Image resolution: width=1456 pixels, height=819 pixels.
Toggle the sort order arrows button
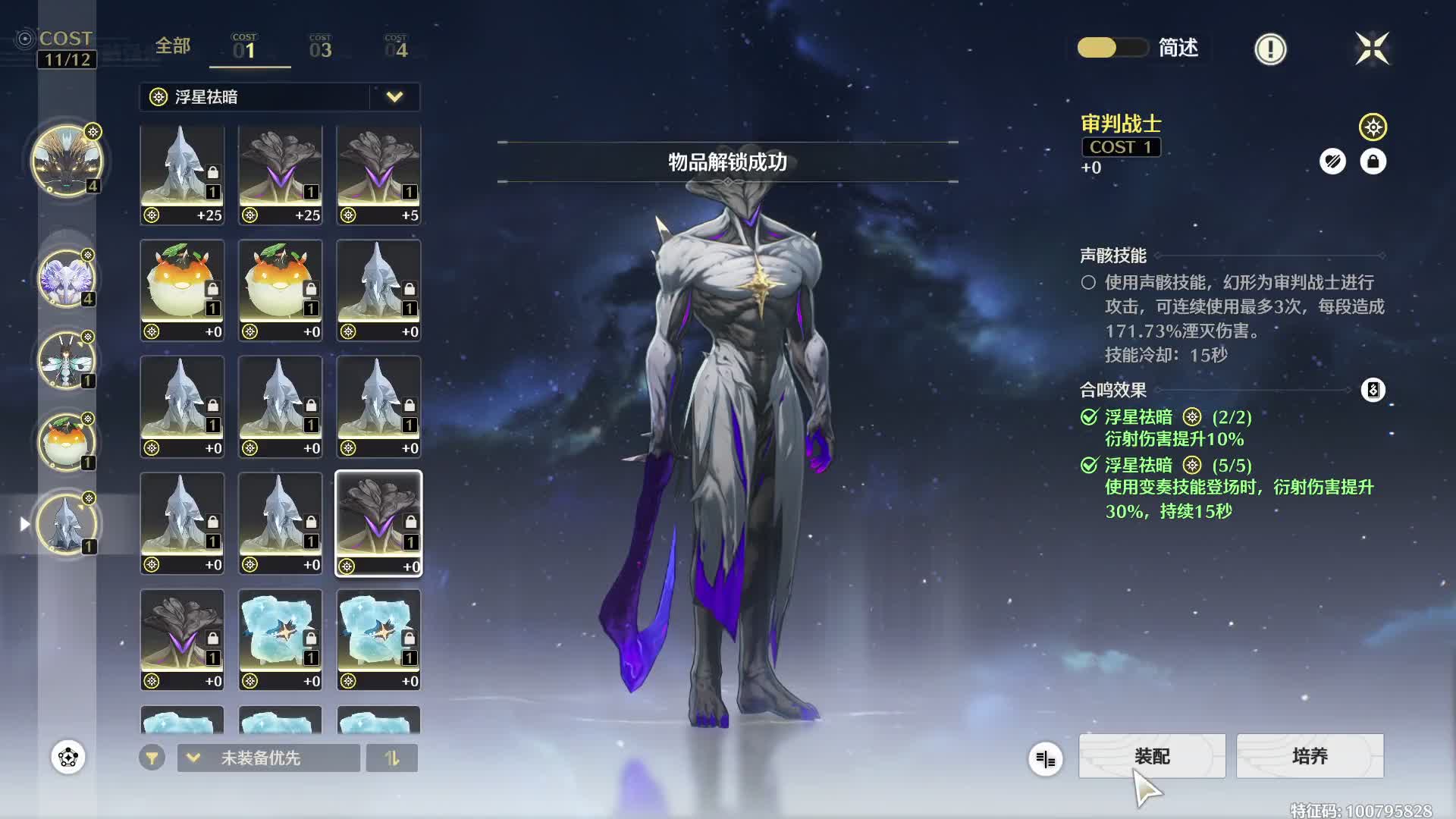pos(391,758)
